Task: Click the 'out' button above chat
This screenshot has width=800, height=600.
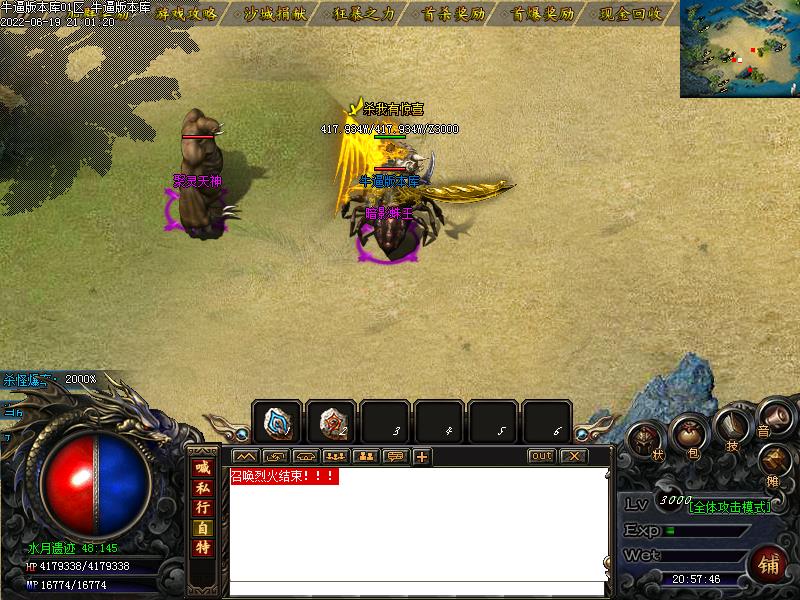Action: pos(541,456)
